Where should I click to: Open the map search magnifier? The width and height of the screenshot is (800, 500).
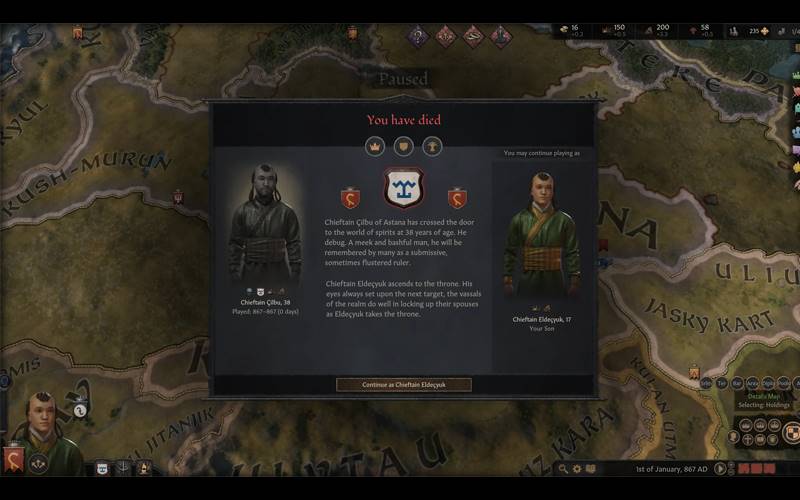tap(564, 468)
